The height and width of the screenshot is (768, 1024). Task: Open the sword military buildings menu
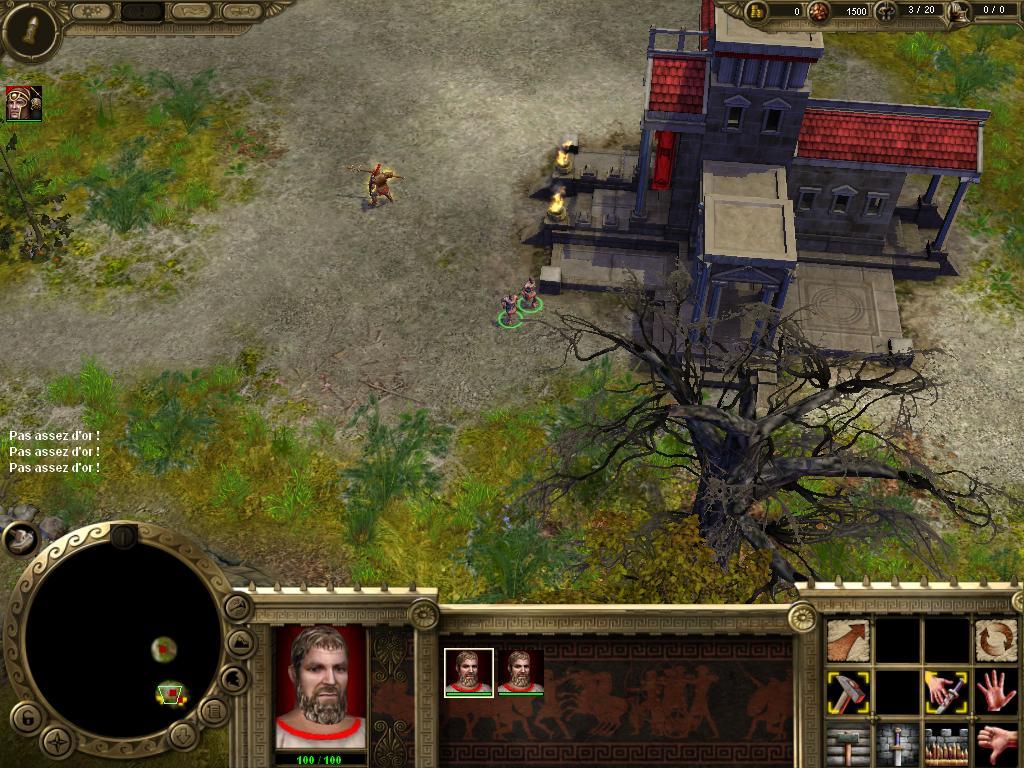point(897,744)
